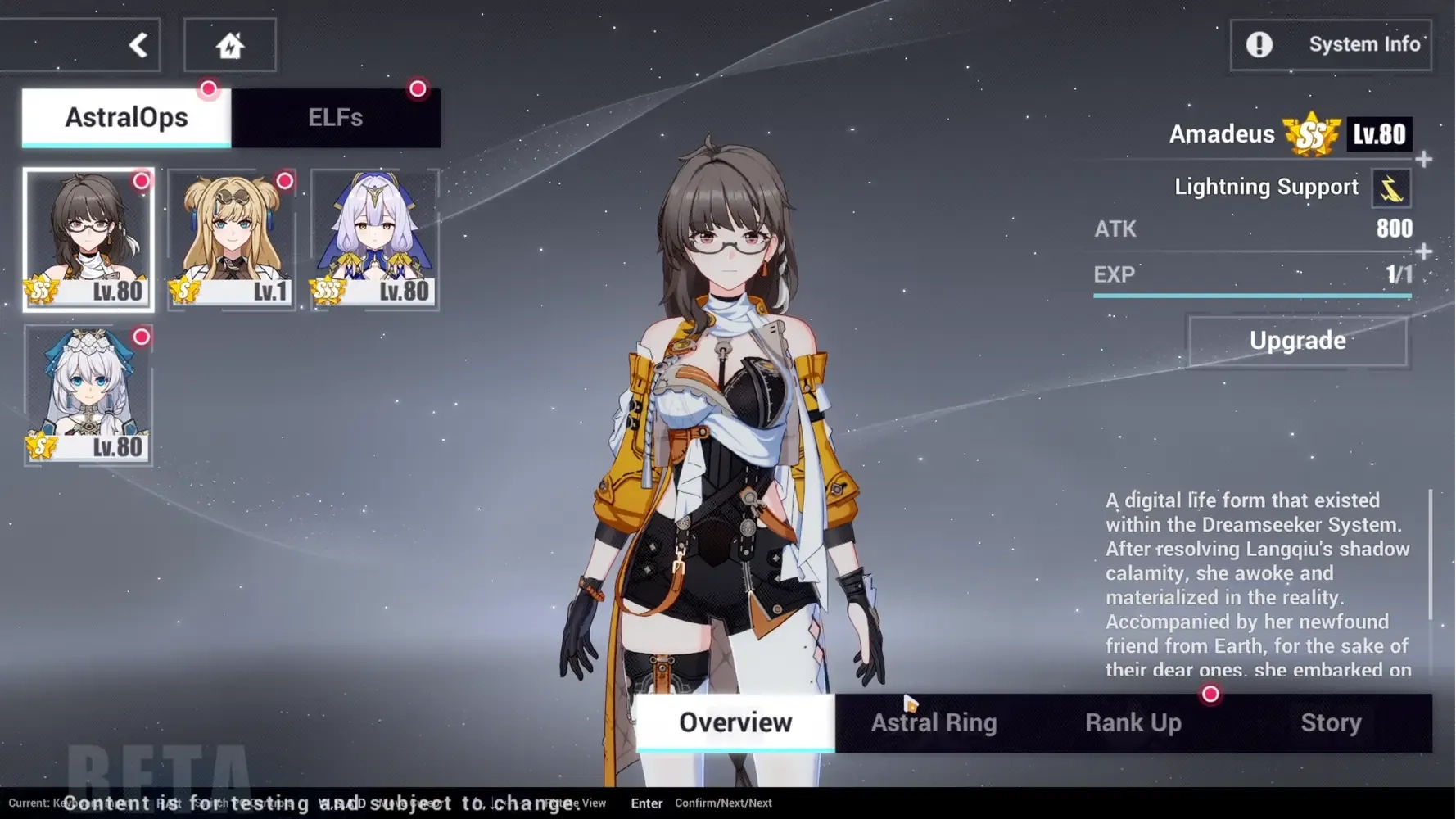The image size is (1456, 819).
Task: Switch to the ELFs tab
Action: [x=337, y=117]
